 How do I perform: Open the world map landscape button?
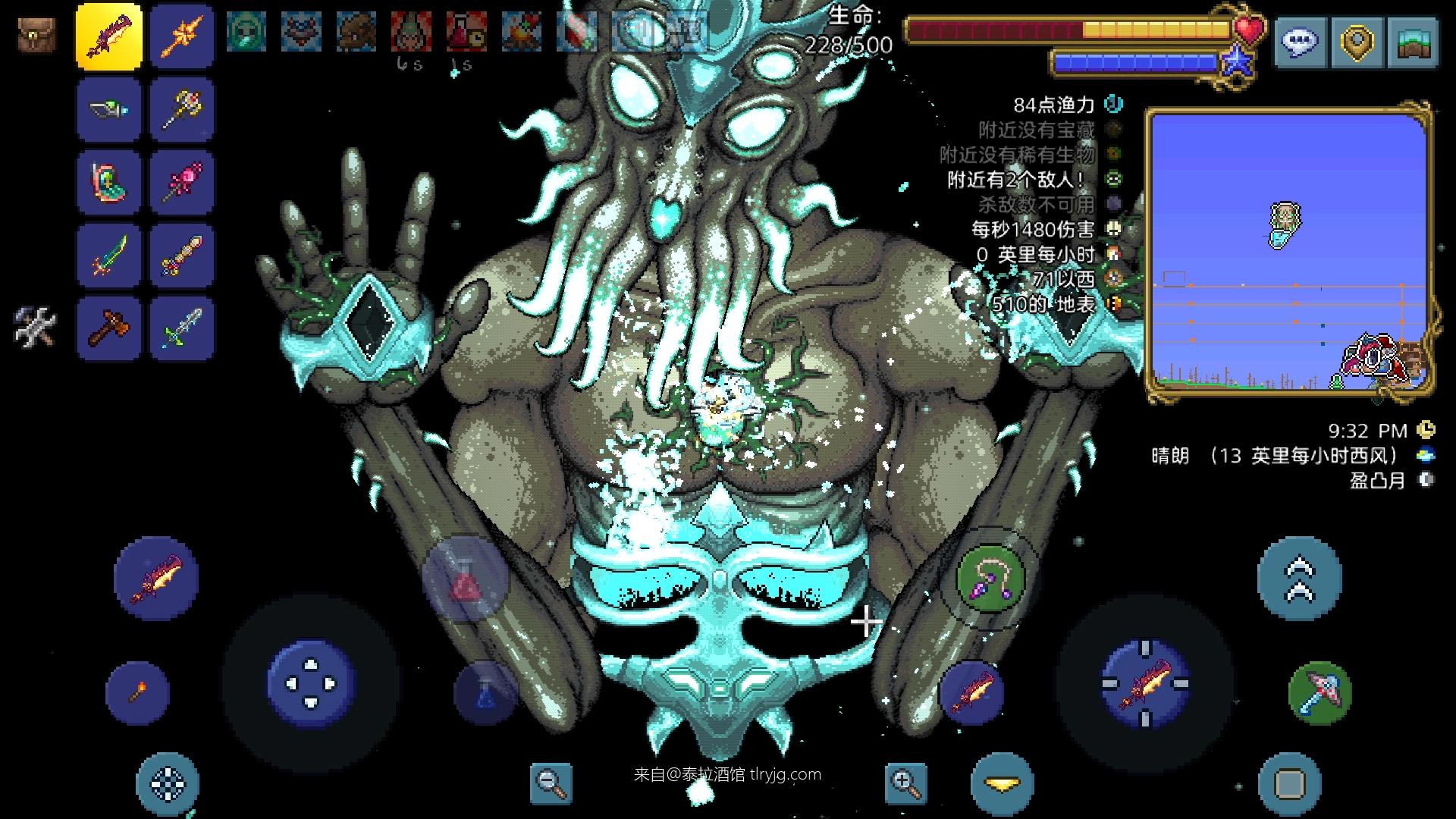[x=1412, y=42]
